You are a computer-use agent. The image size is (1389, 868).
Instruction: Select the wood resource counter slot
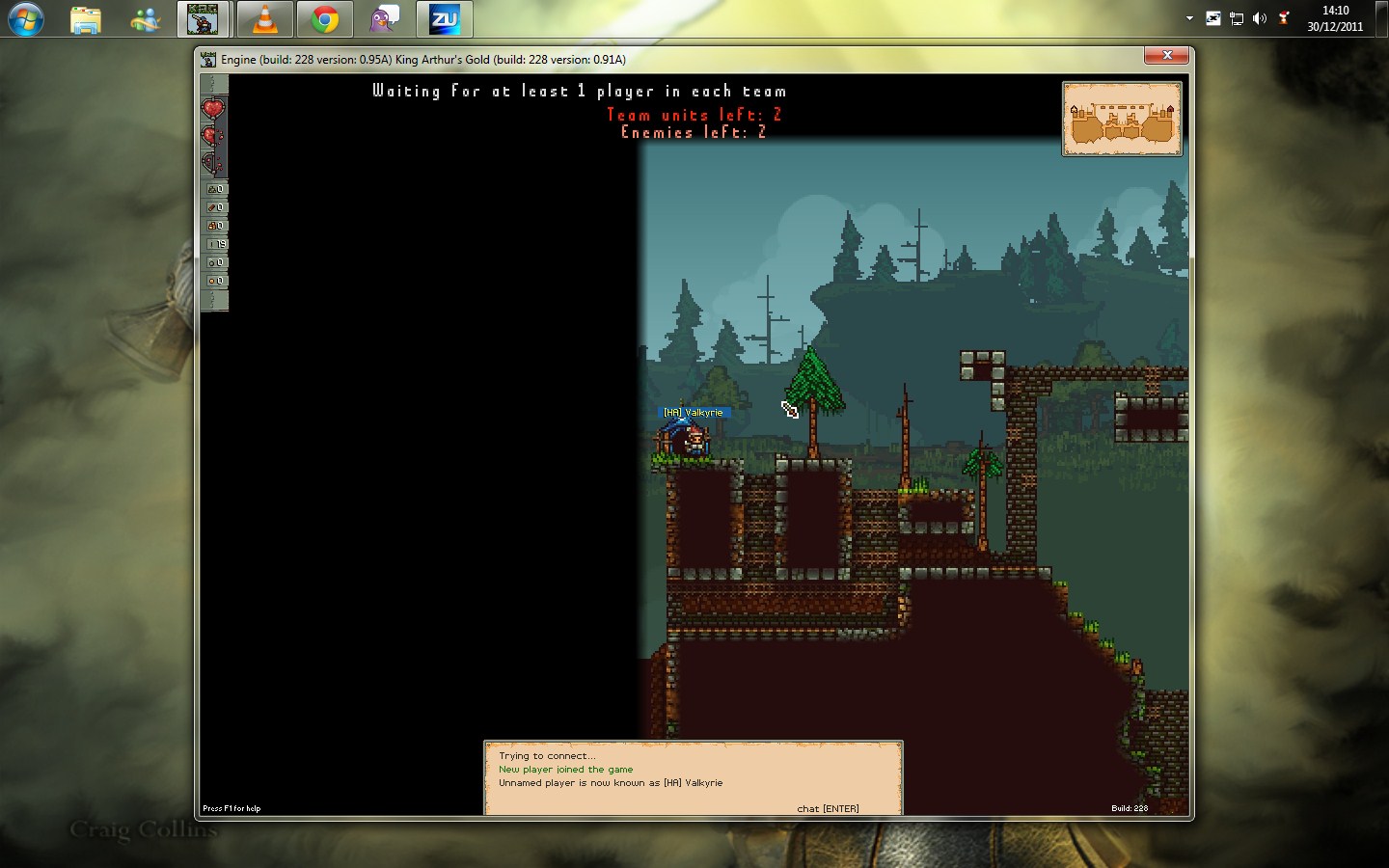215,207
